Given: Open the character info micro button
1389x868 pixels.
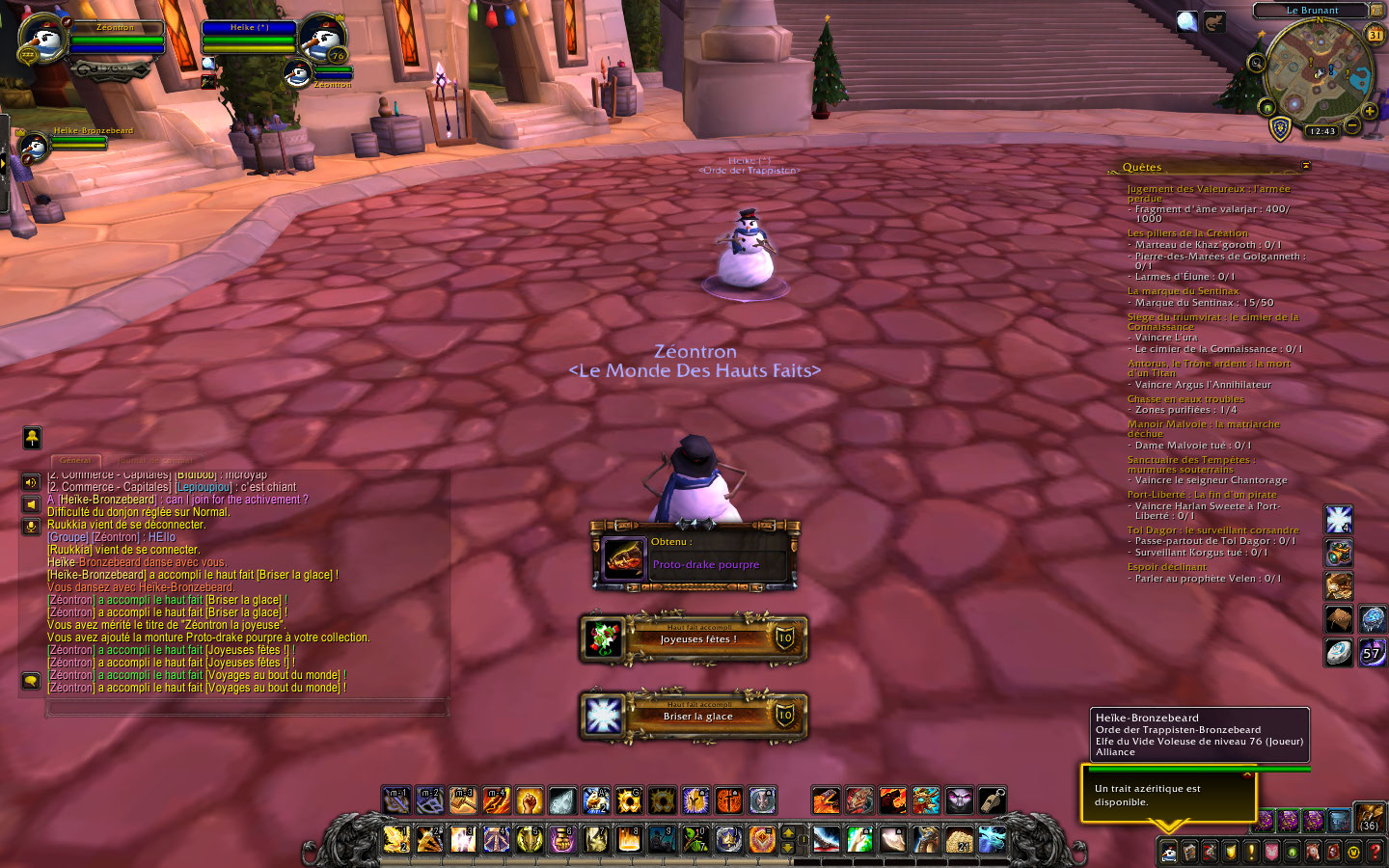Looking at the screenshot, I should pyautogui.click(x=1168, y=853).
